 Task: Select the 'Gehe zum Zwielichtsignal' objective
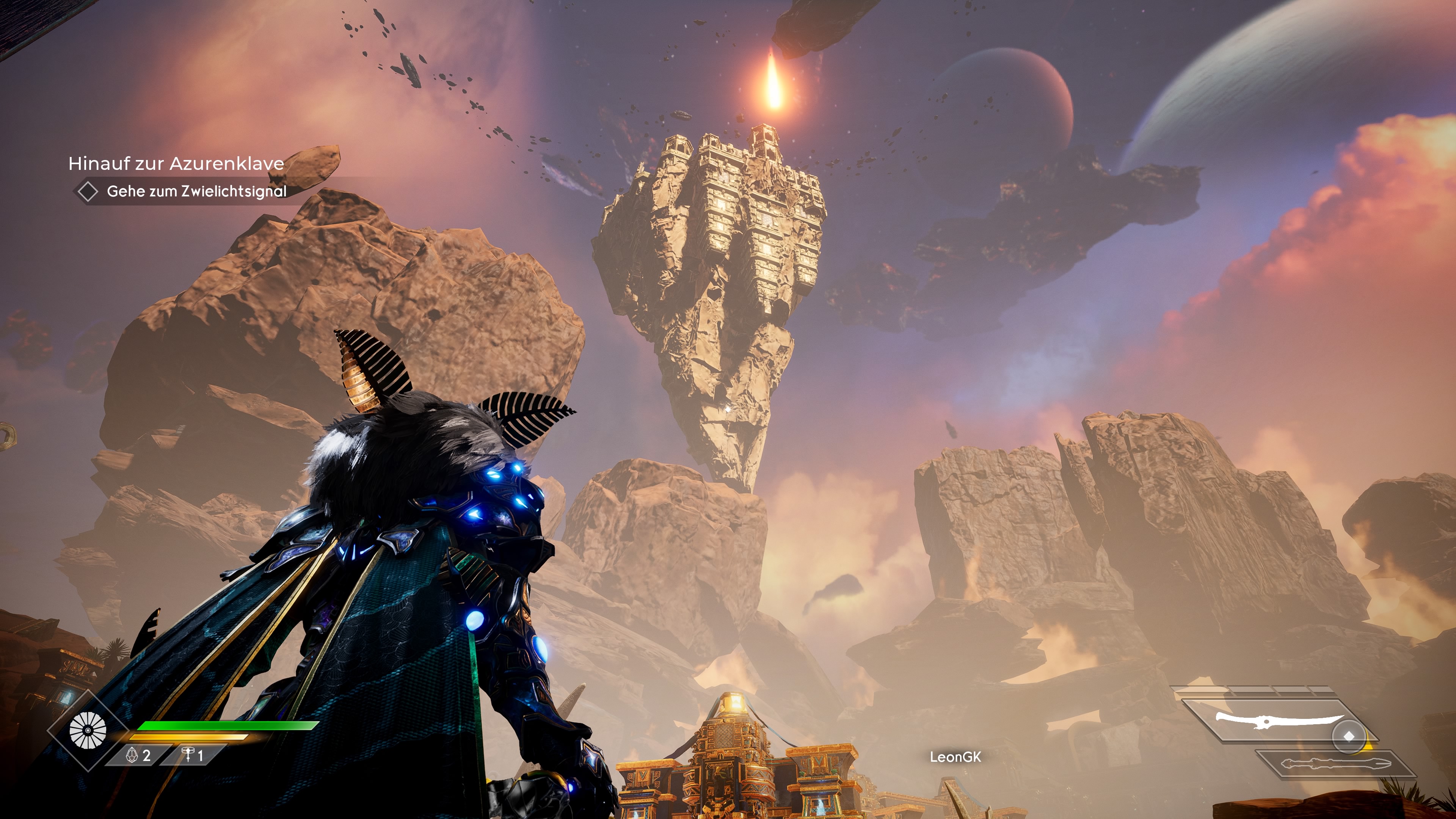pyautogui.click(x=196, y=191)
